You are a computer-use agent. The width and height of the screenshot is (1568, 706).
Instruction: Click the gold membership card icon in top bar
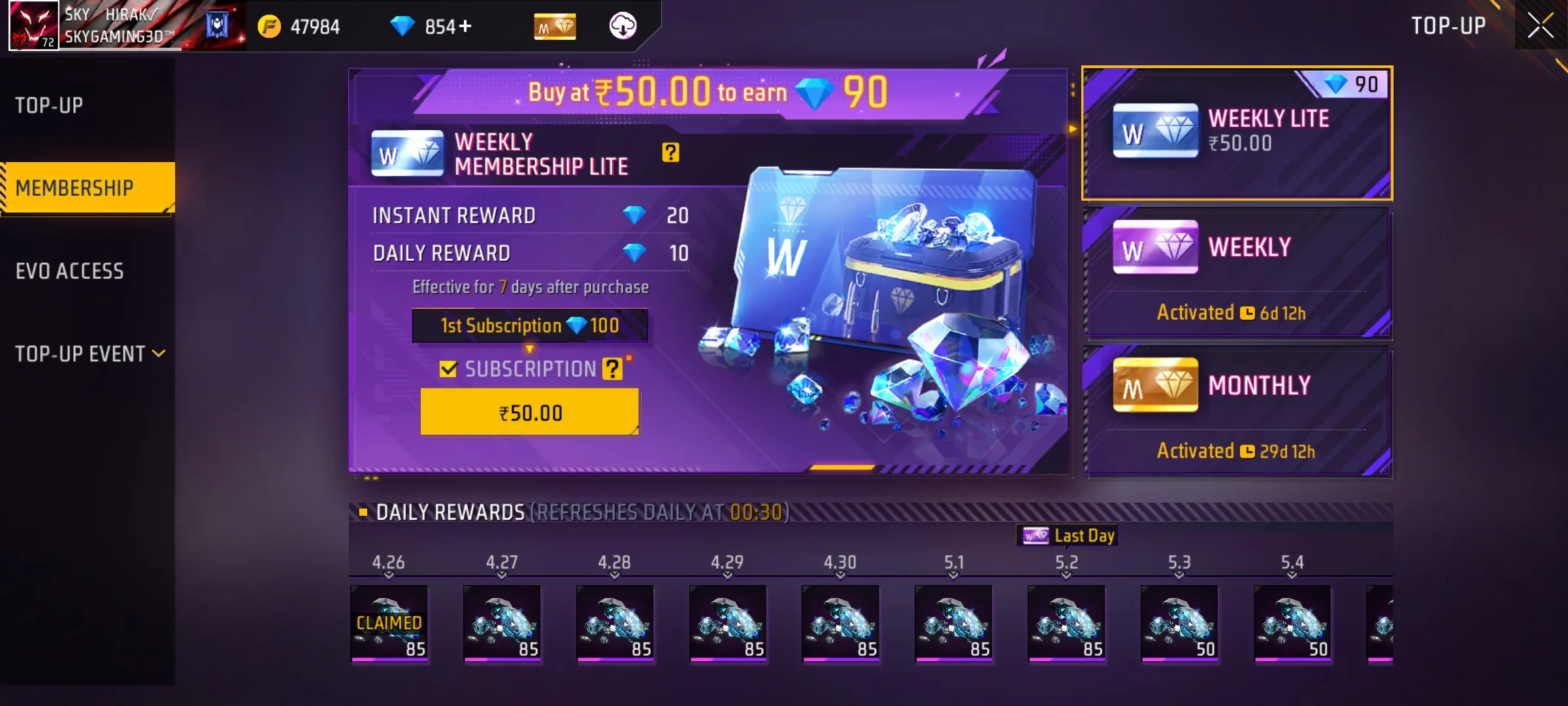coord(555,27)
